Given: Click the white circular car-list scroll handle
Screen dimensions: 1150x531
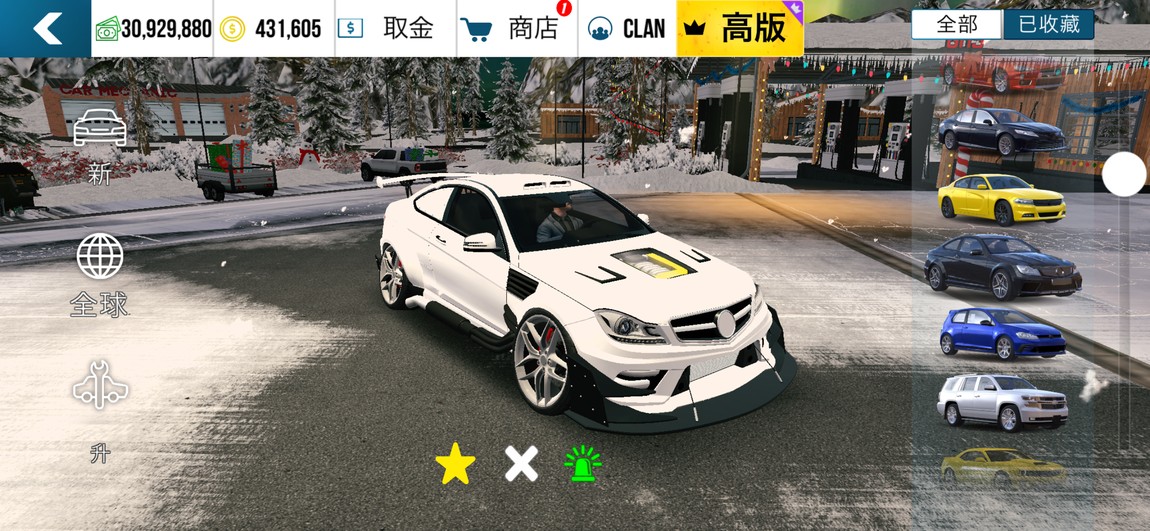Looking at the screenshot, I should point(1124,176).
